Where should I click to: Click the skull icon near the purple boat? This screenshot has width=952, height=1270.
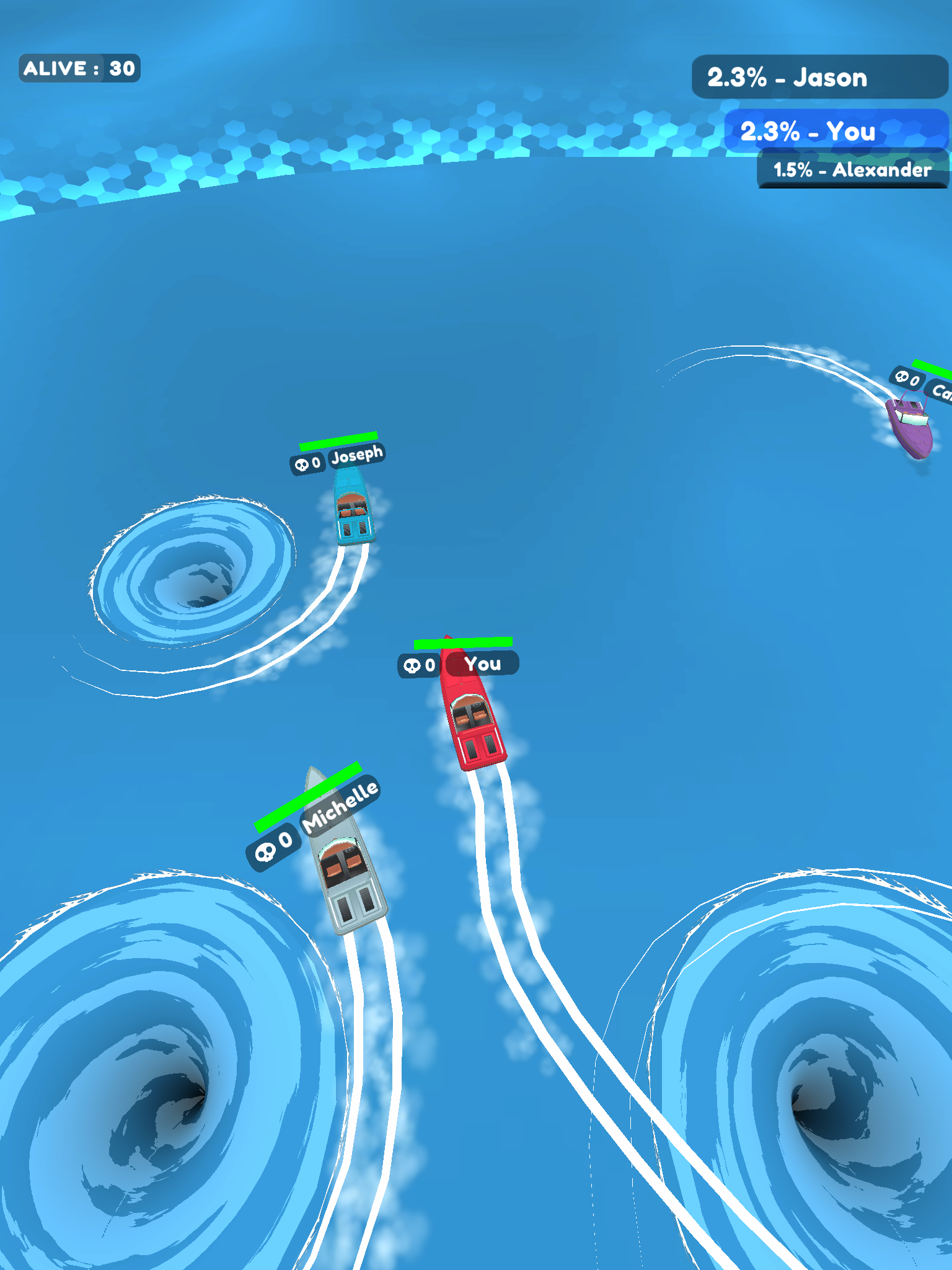coord(906,377)
